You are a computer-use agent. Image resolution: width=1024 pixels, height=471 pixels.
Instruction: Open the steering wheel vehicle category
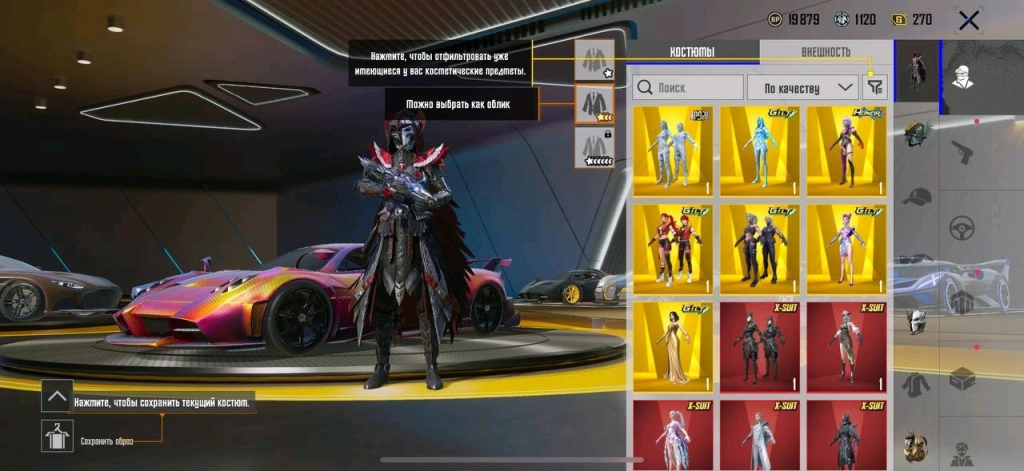963,225
